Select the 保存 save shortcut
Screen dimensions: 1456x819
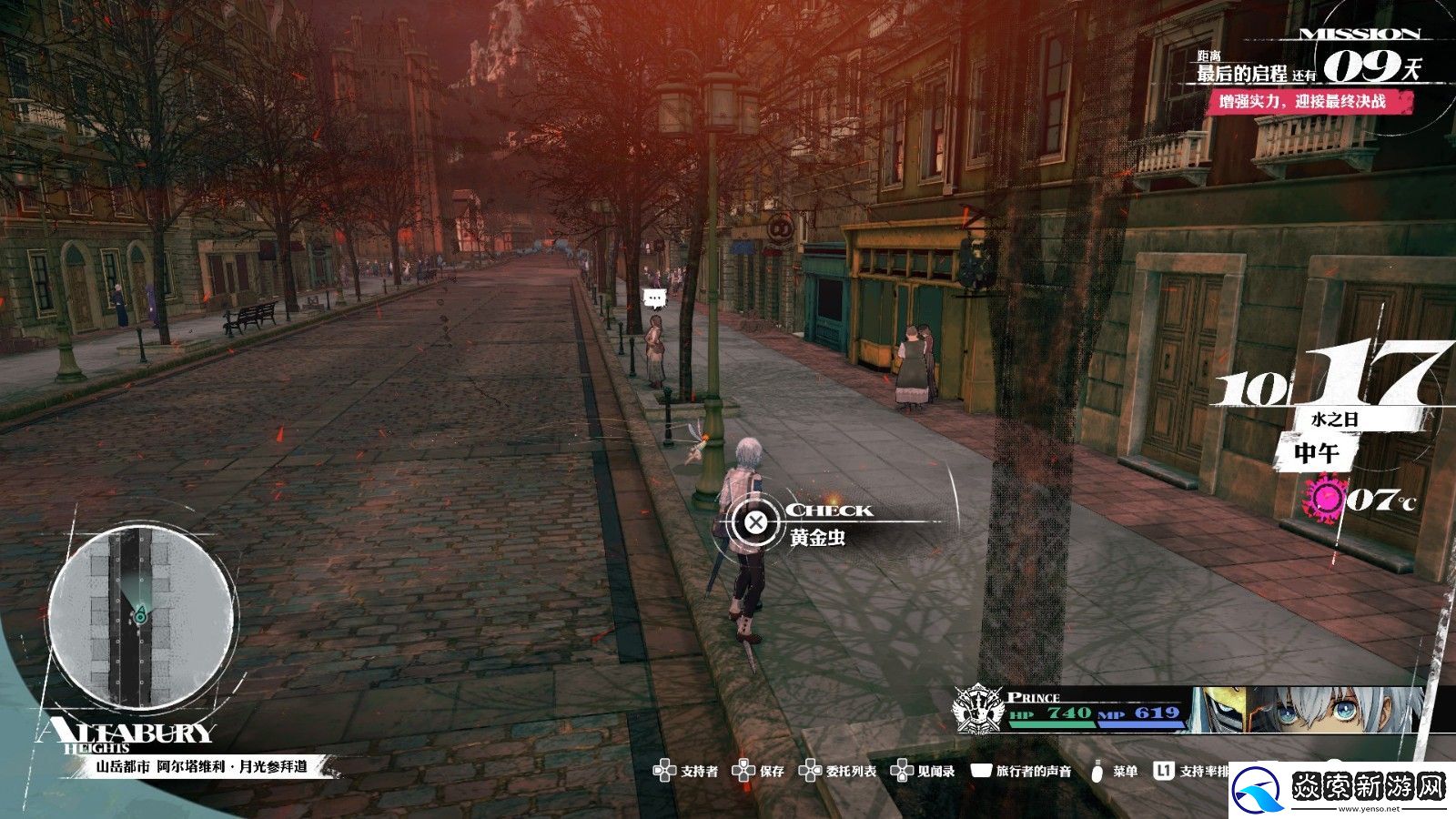pos(760,771)
